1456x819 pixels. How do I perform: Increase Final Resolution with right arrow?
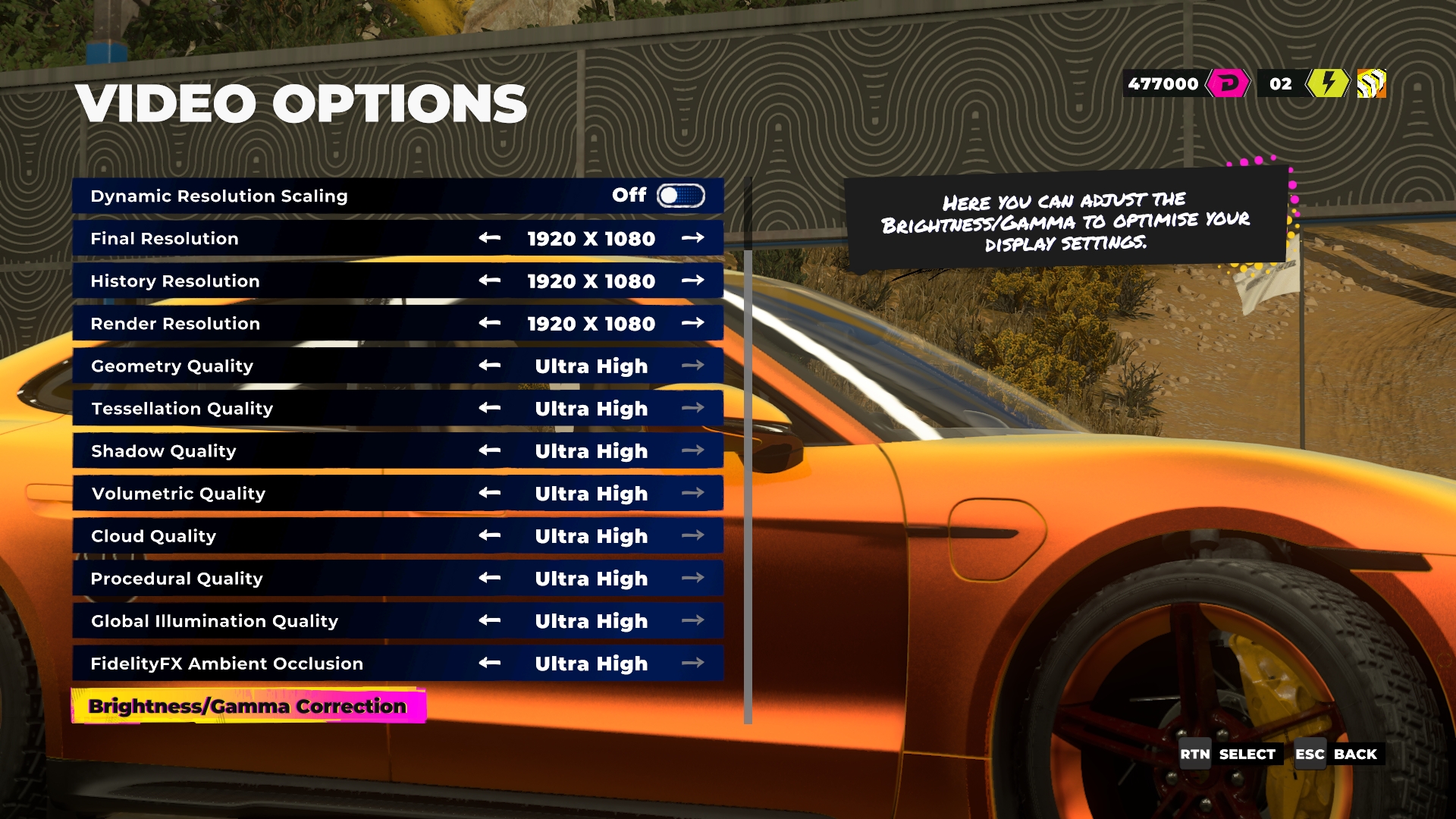pos(692,238)
